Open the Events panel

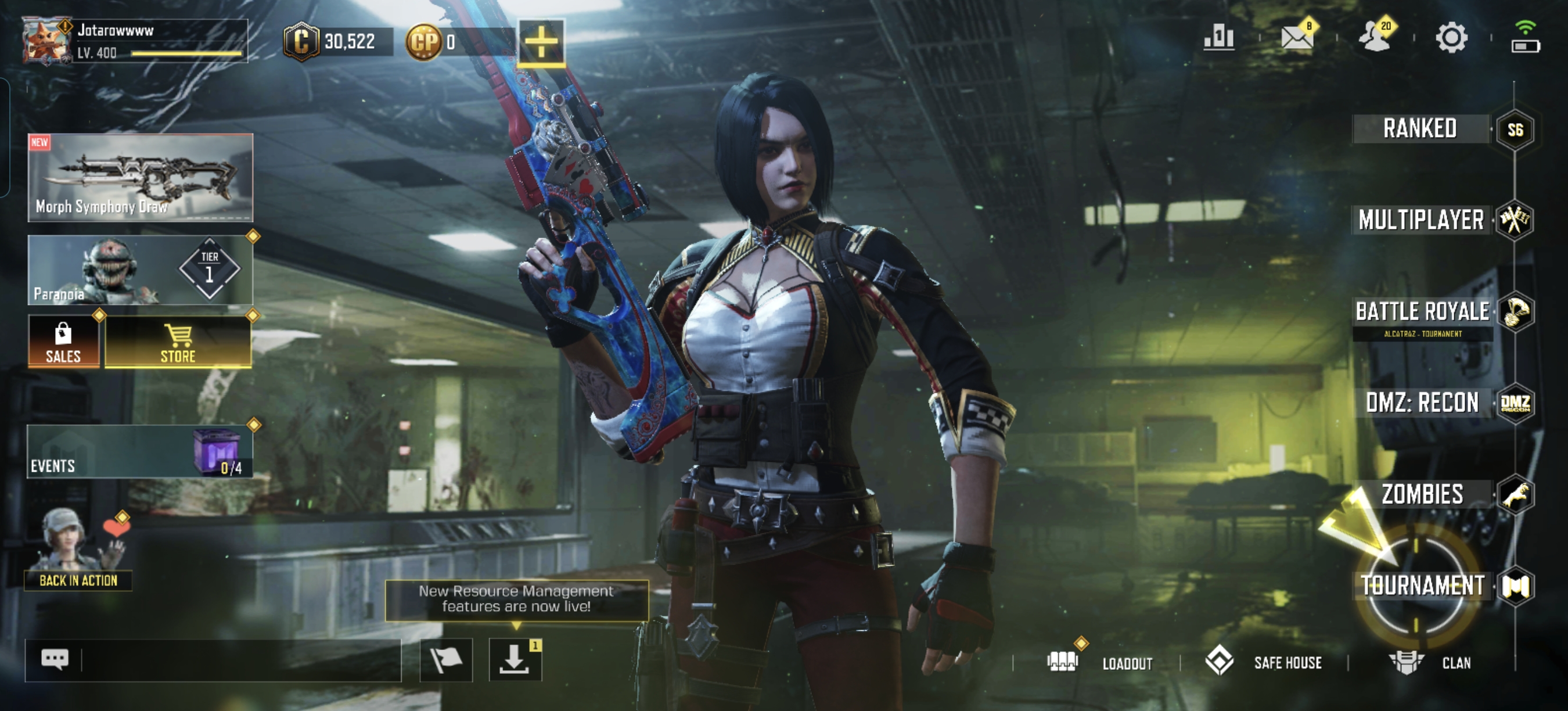pyautogui.click(x=140, y=452)
